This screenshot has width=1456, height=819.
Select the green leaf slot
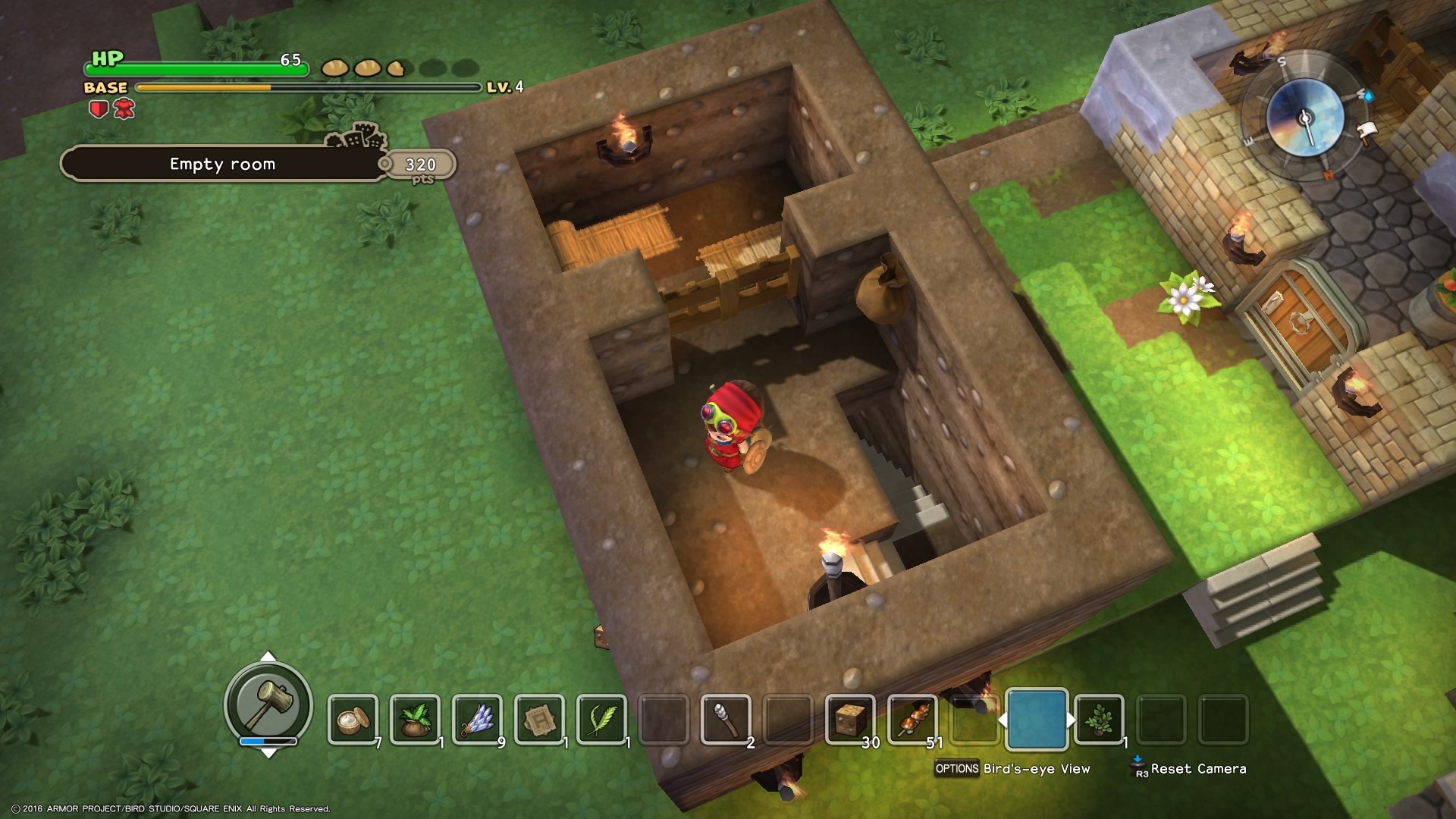click(x=601, y=719)
